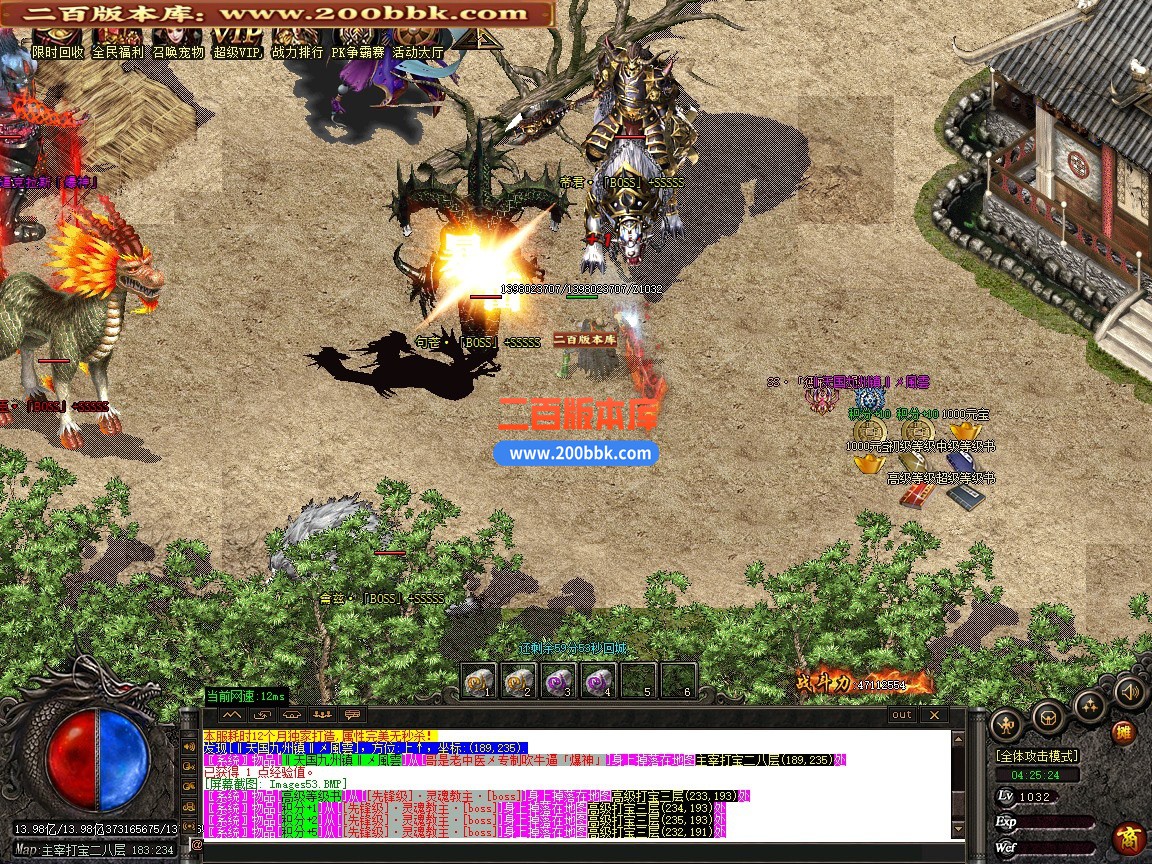The width and height of the screenshot is (1152, 864).
Task: Open the 限时回收 menu icon
Action: point(57,44)
